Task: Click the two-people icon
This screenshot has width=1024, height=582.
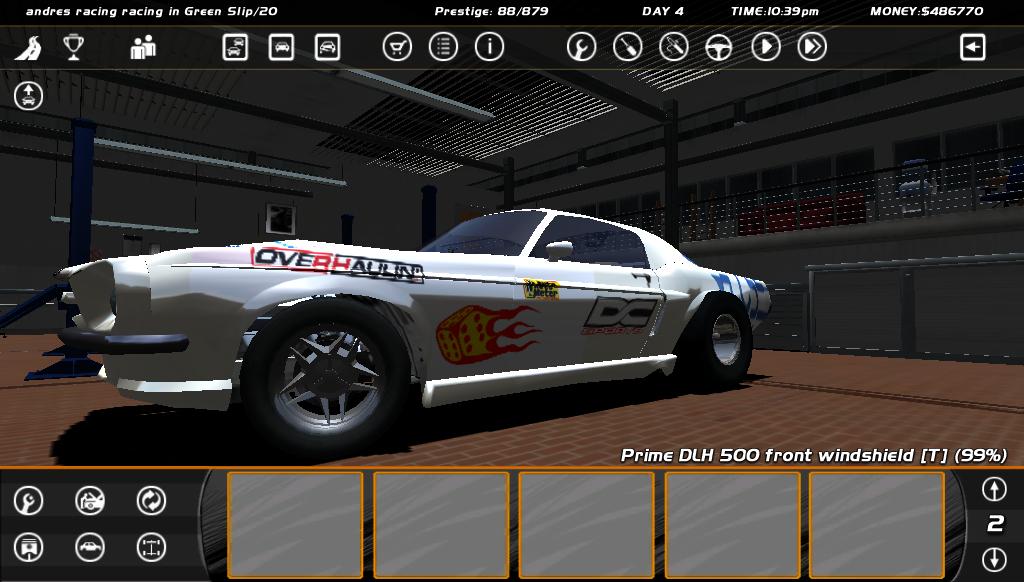Action: (x=143, y=47)
